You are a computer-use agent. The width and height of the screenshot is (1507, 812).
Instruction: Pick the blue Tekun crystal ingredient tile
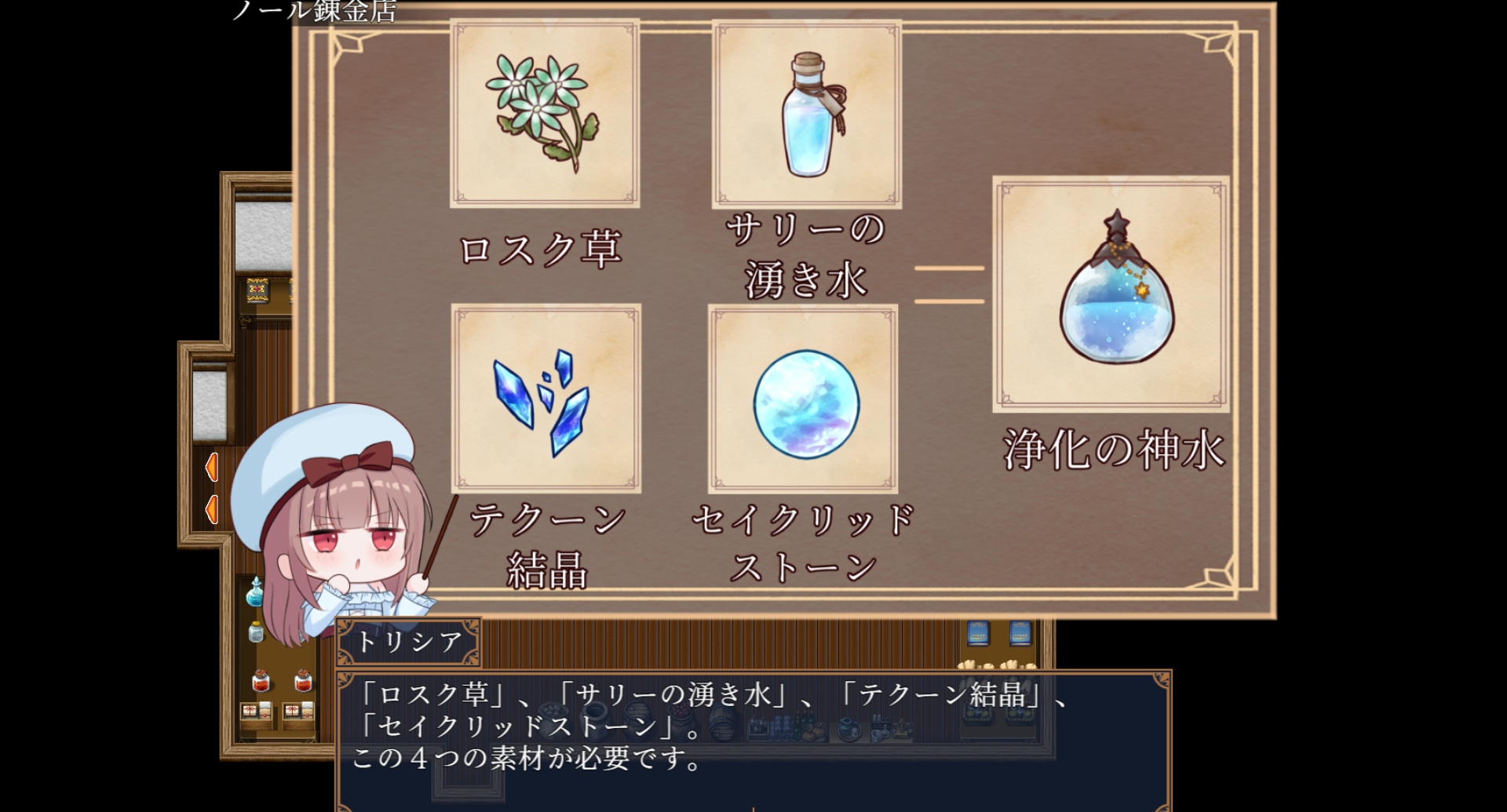coord(546,399)
